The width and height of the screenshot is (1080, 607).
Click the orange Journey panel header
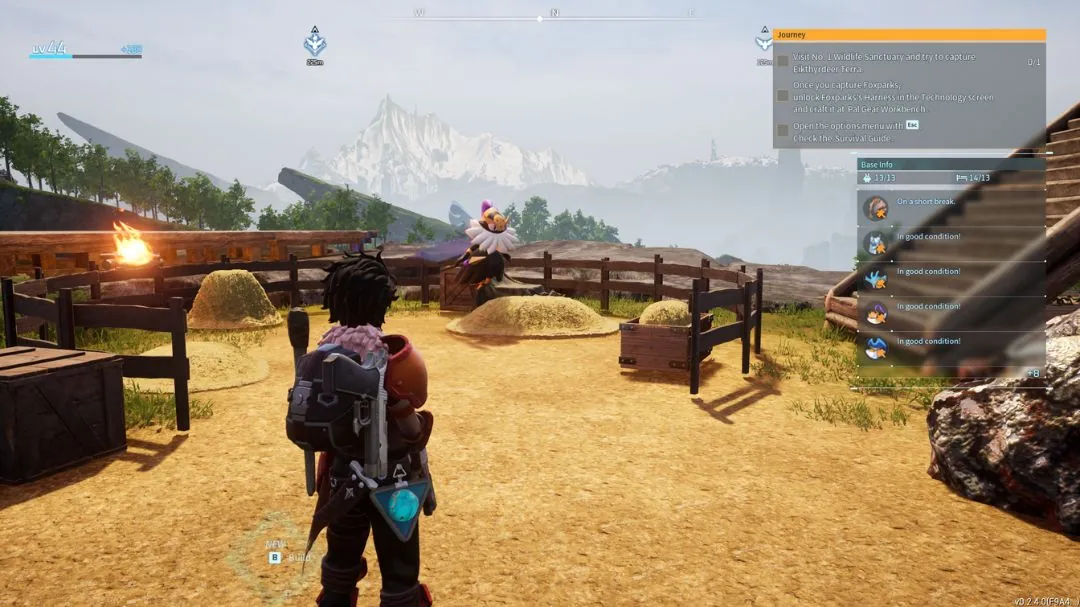pyautogui.click(x=909, y=35)
